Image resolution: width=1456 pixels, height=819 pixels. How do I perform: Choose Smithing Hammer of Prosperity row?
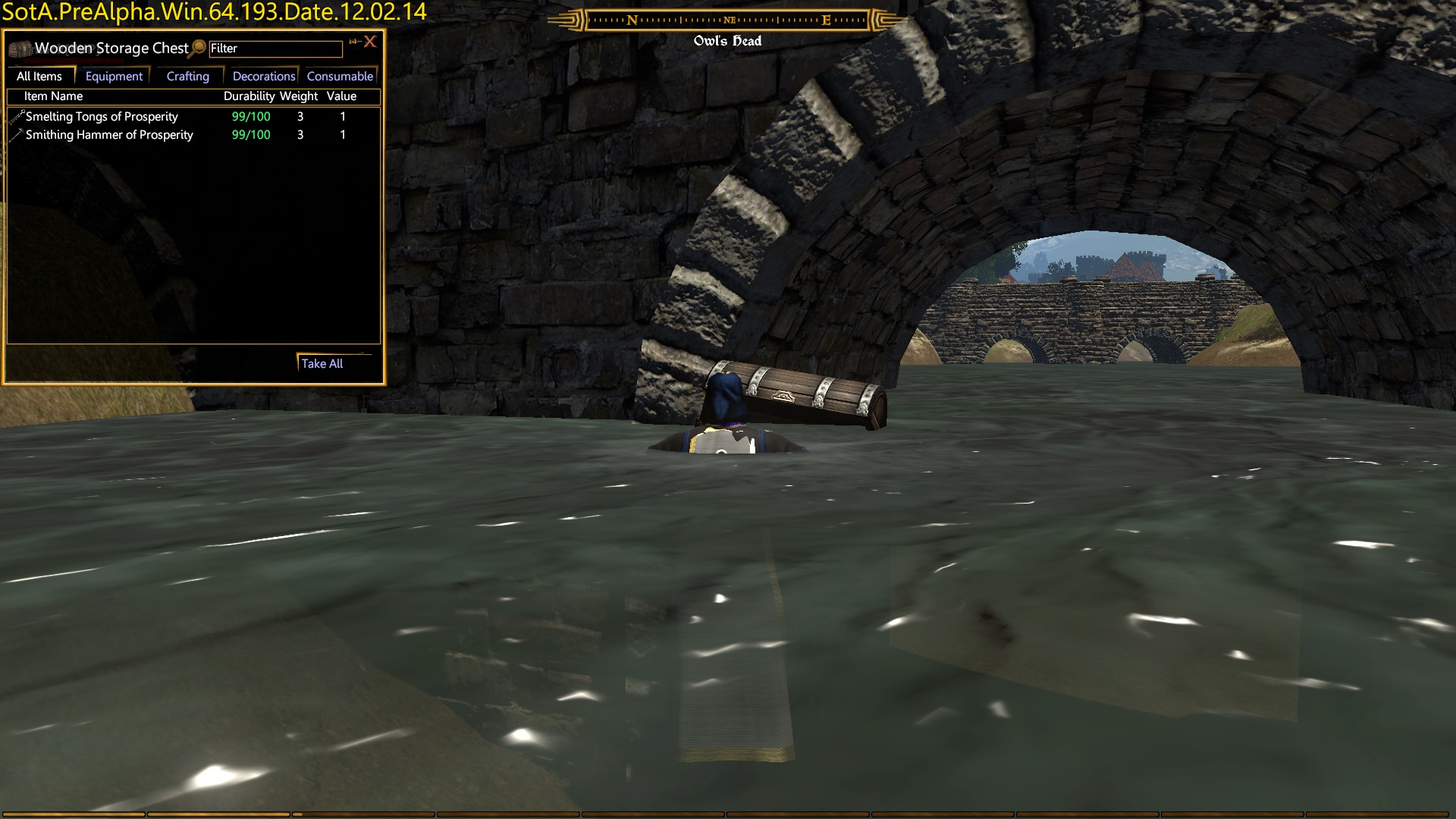tap(109, 135)
